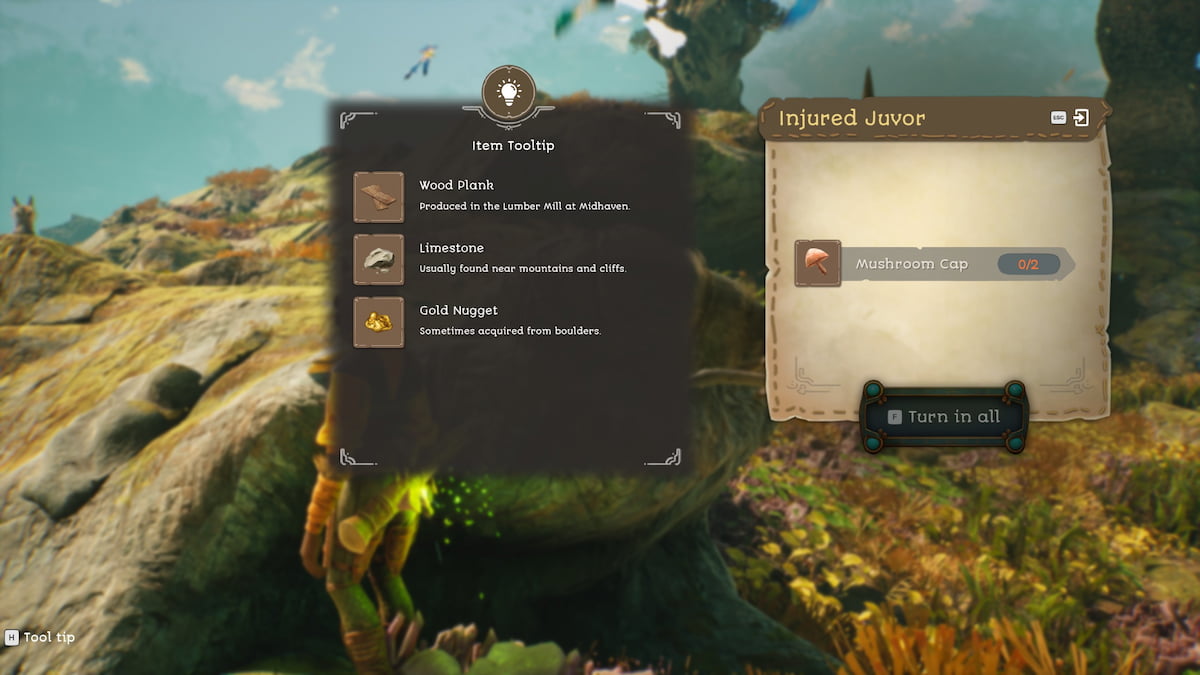Select the Wood Plank tooltip icon
Viewport: 1200px width, 675px height.
pyautogui.click(x=379, y=197)
